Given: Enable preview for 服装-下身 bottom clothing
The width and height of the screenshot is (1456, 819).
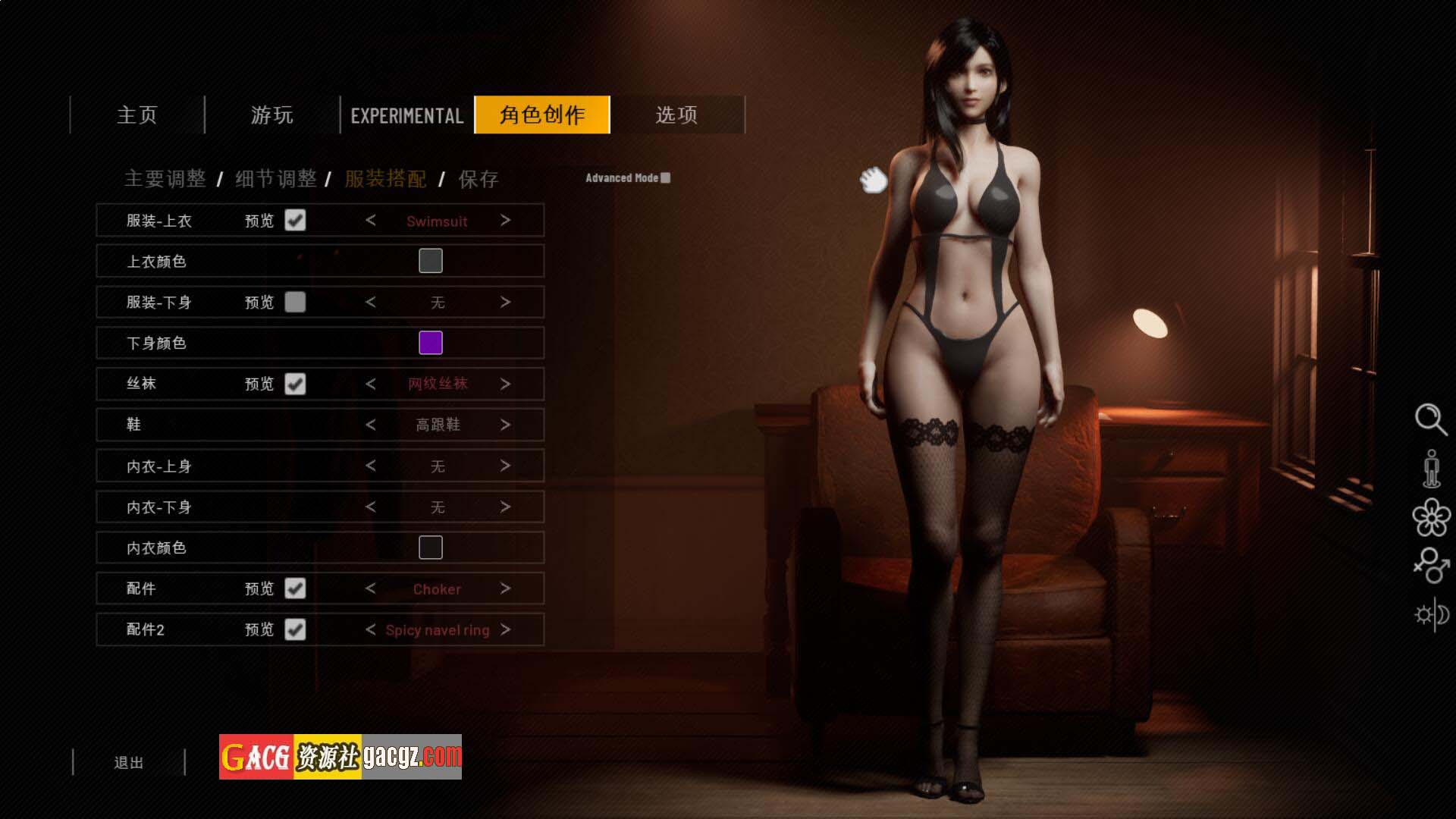Looking at the screenshot, I should [295, 303].
